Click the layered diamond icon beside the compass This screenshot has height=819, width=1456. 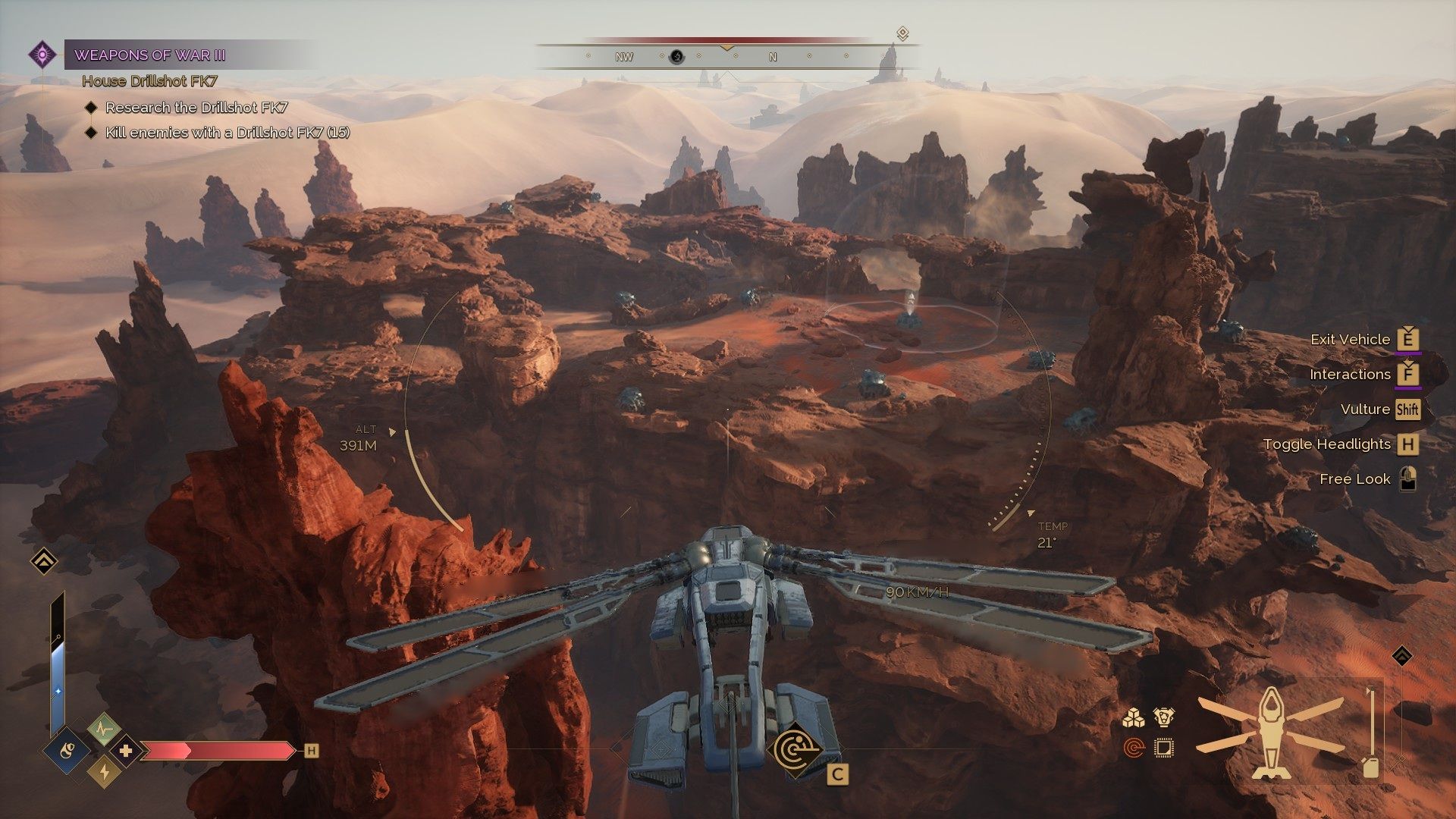pyautogui.click(x=902, y=34)
